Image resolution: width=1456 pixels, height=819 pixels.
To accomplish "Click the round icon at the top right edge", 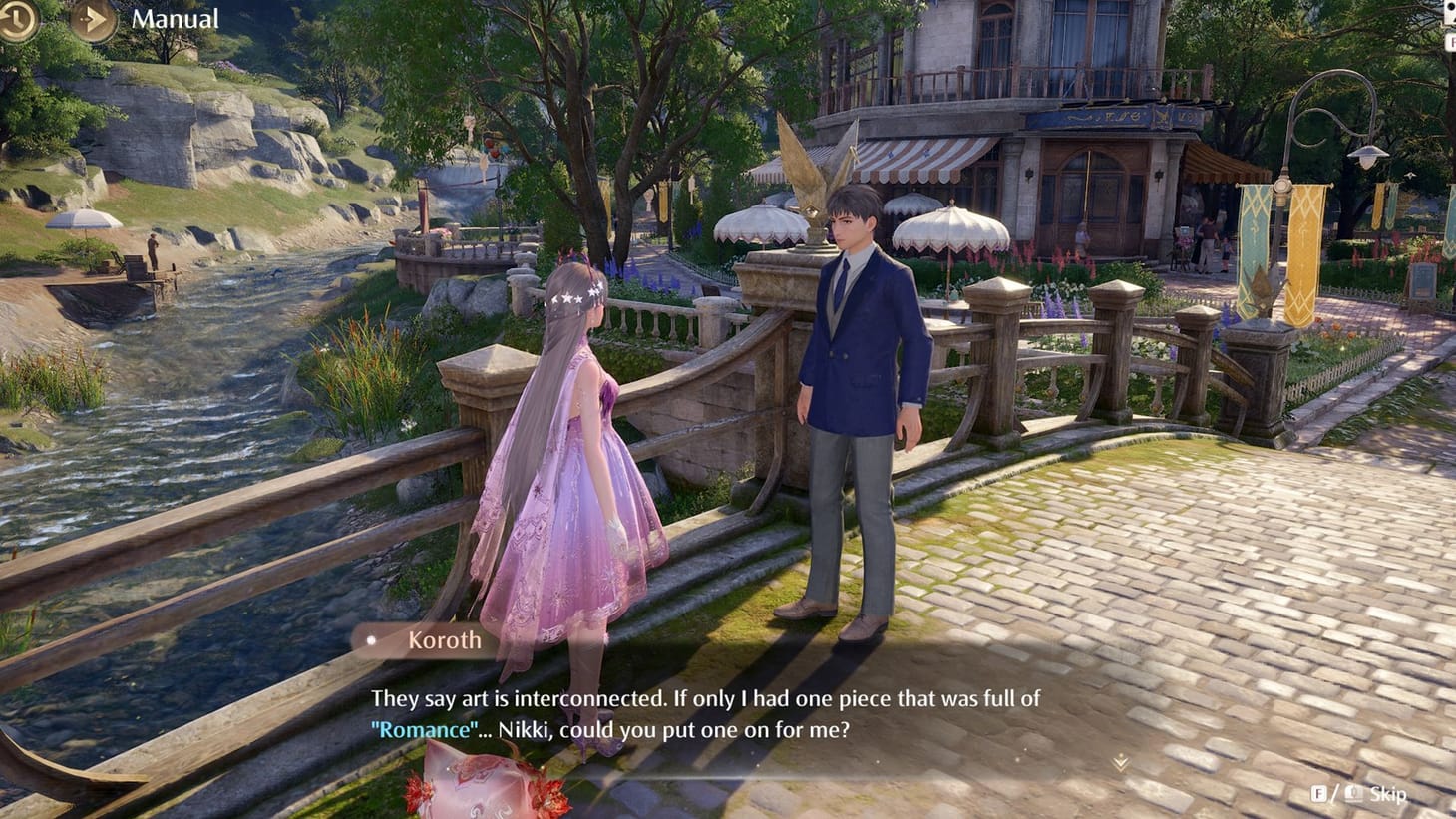I will [x=1449, y=8].
